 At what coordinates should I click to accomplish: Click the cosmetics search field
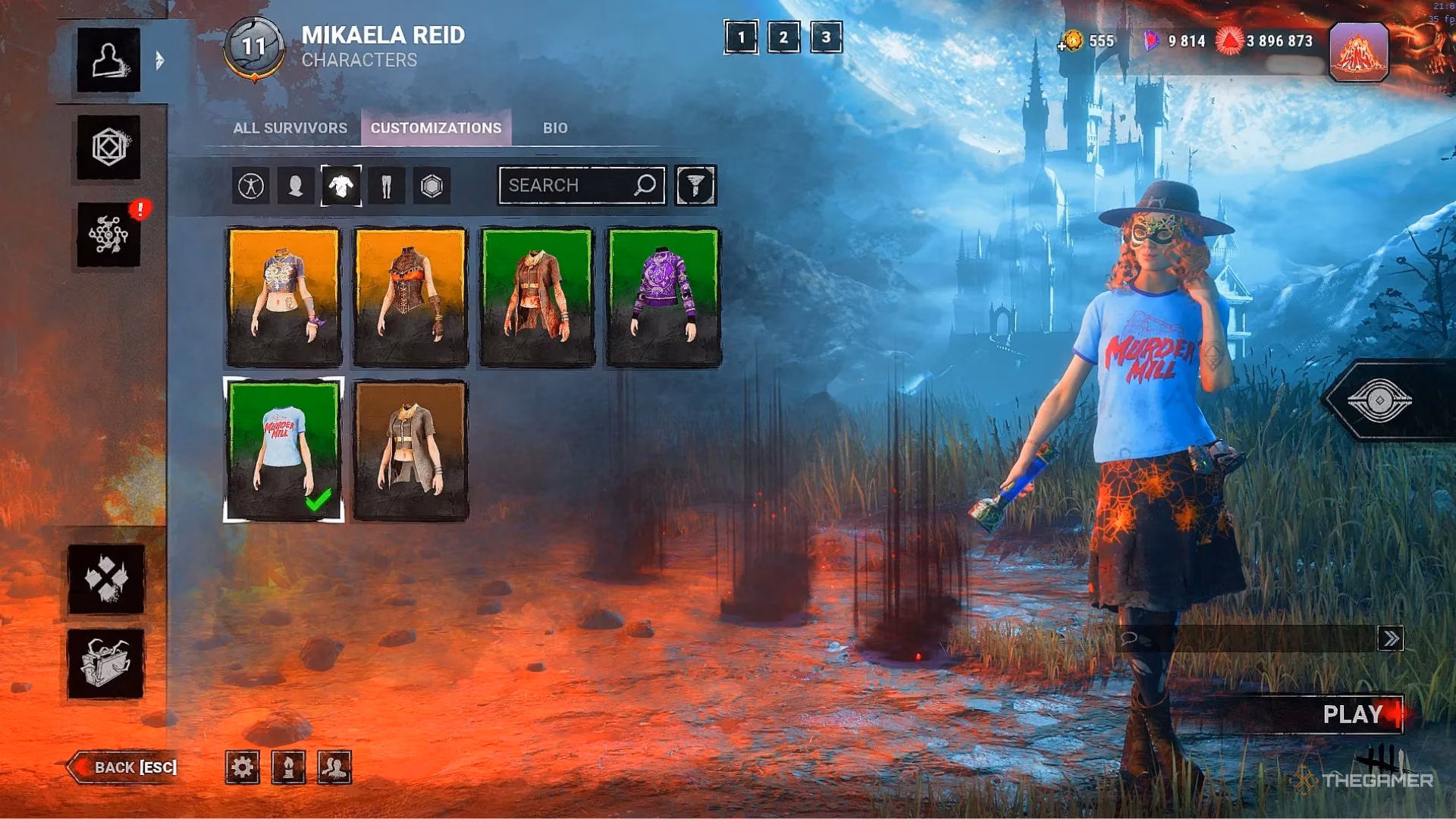click(x=569, y=186)
